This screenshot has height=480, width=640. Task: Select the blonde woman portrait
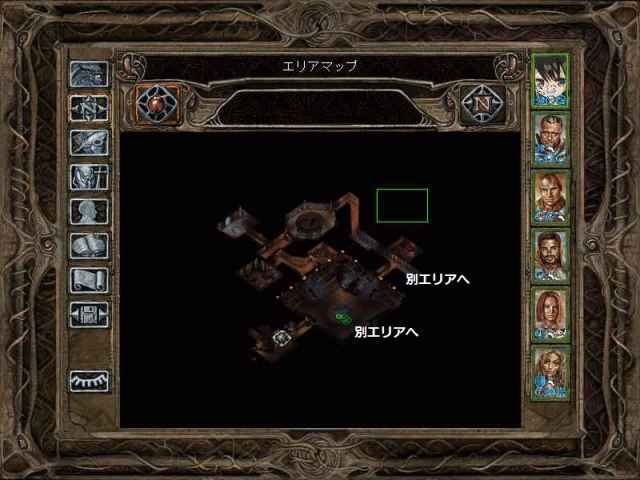(x=551, y=373)
